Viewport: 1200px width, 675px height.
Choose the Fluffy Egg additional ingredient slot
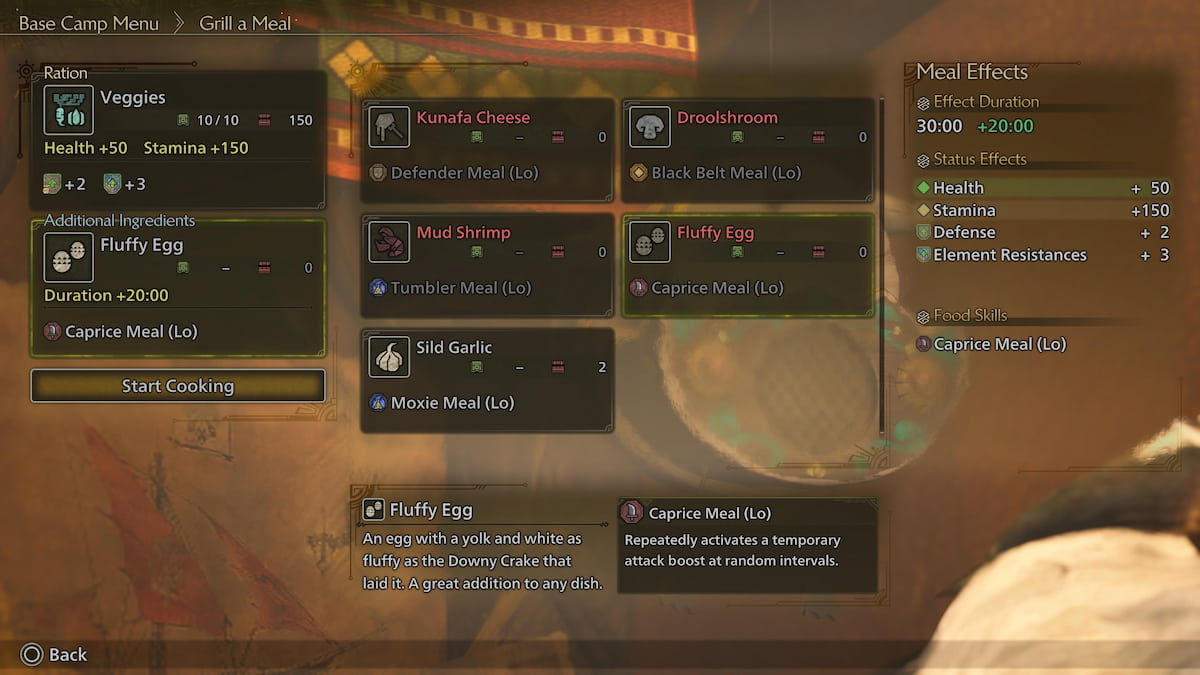click(x=178, y=288)
